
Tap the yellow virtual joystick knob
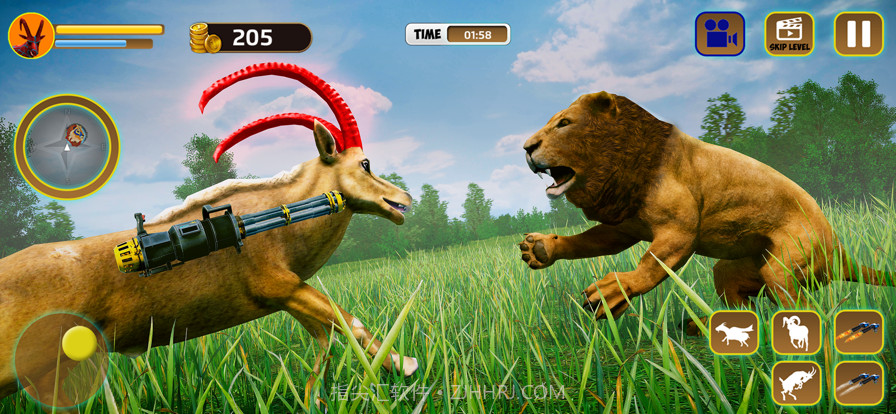[79, 343]
